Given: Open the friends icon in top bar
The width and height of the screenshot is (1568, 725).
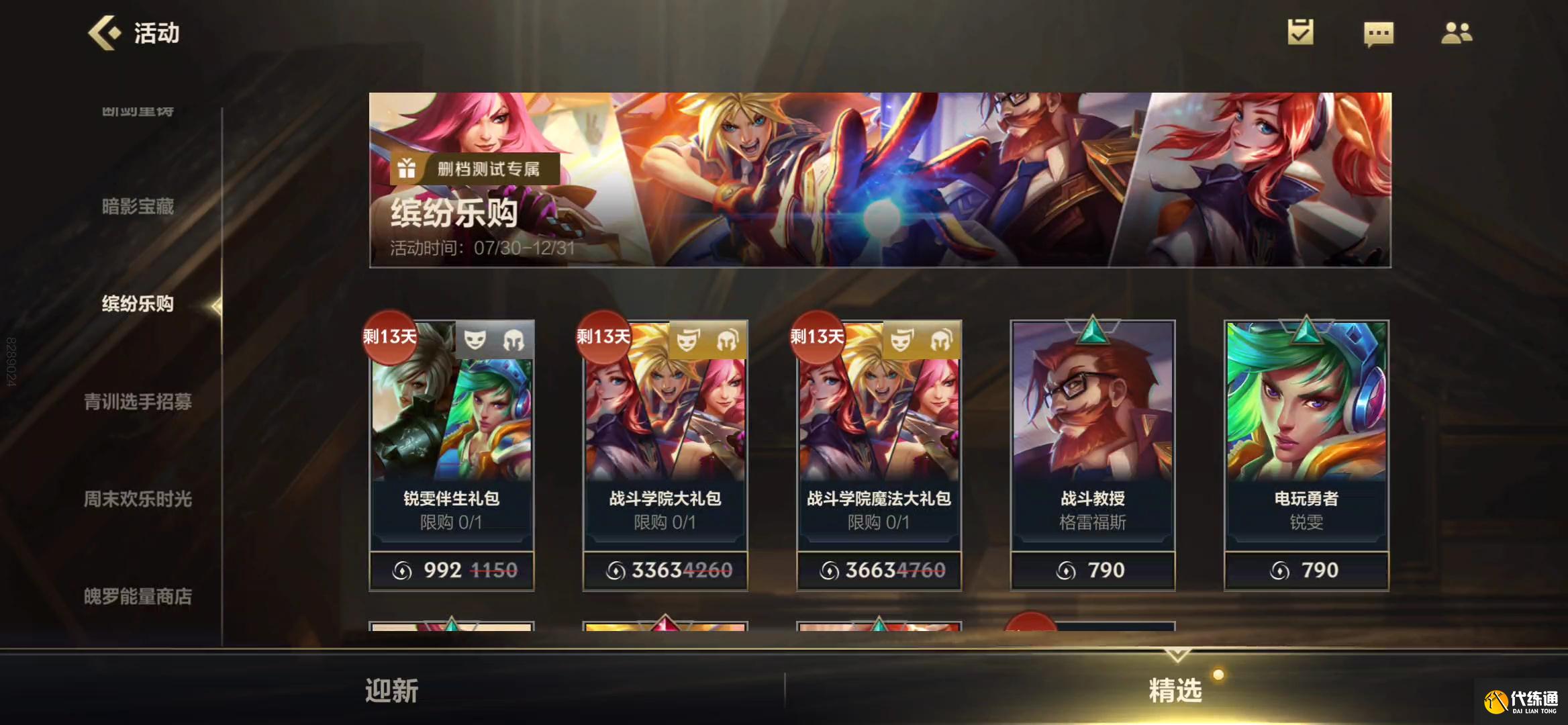Looking at the screenshot, I should tap(1457, 32).
